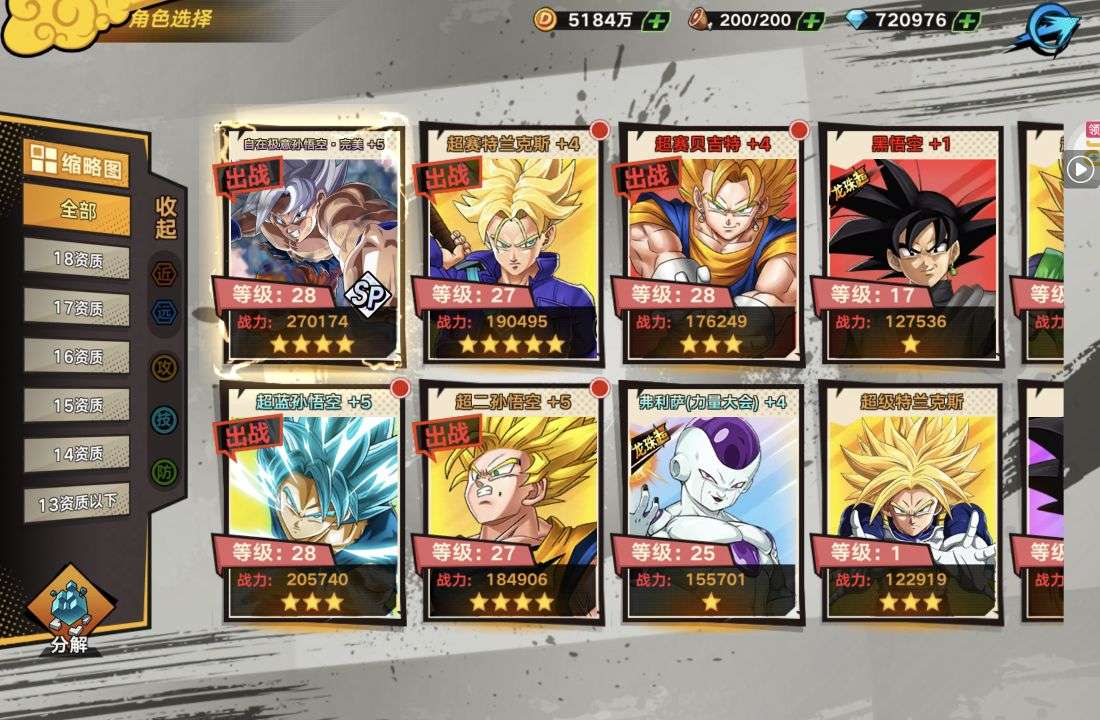The height and width of the screenshot is (720, 1100).
Task: Show the 14资质 characters
Action: 77,454
